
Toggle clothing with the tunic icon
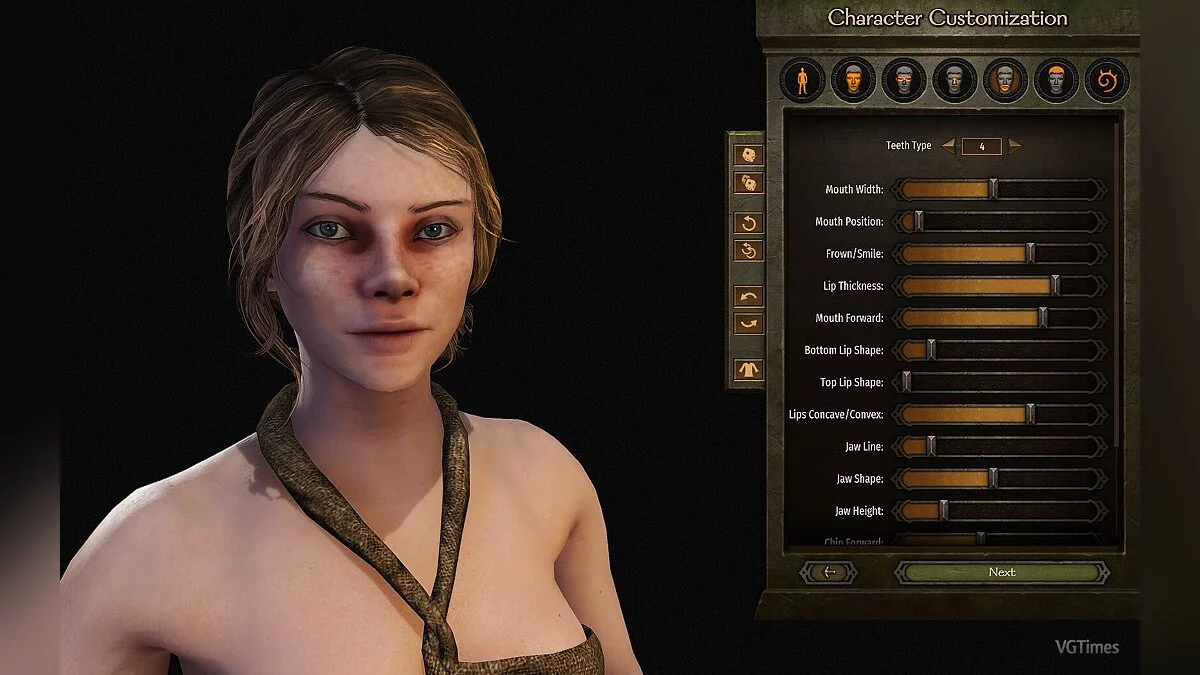coord(749,369)
